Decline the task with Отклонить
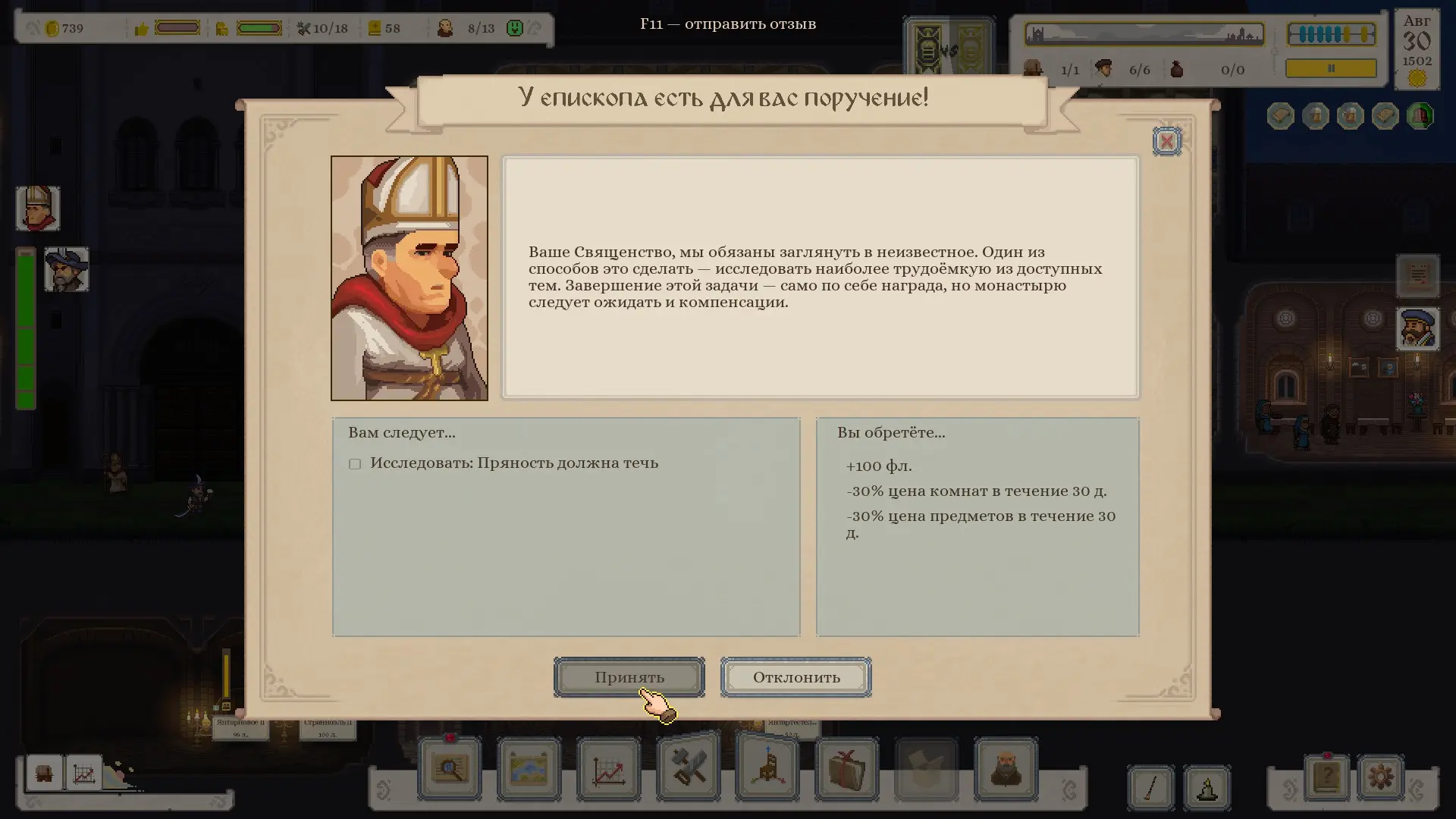The height and width of the screenshot is (819, 1456). pyautogui.click(x=795, y=677)
